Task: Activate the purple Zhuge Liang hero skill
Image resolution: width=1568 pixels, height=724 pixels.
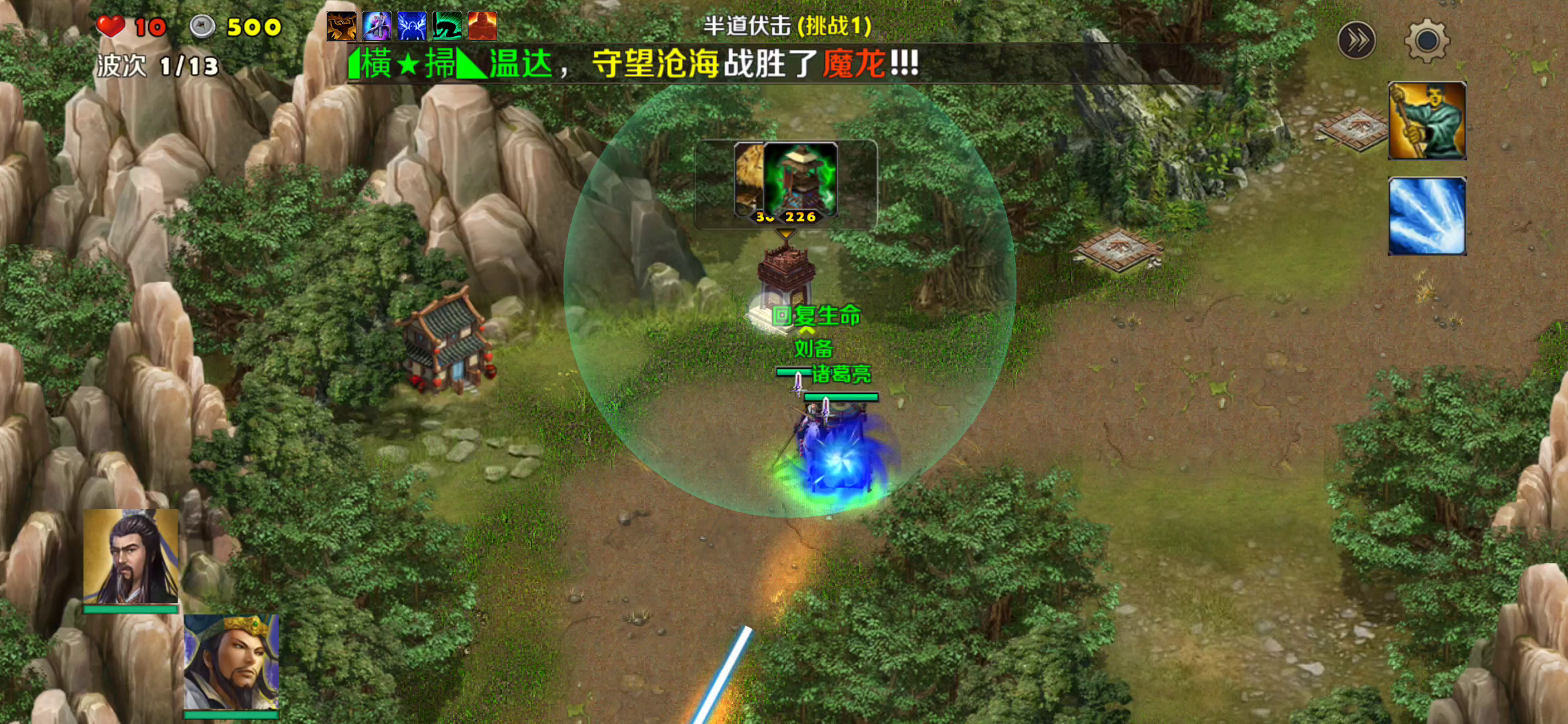Action: coord(377,27)
